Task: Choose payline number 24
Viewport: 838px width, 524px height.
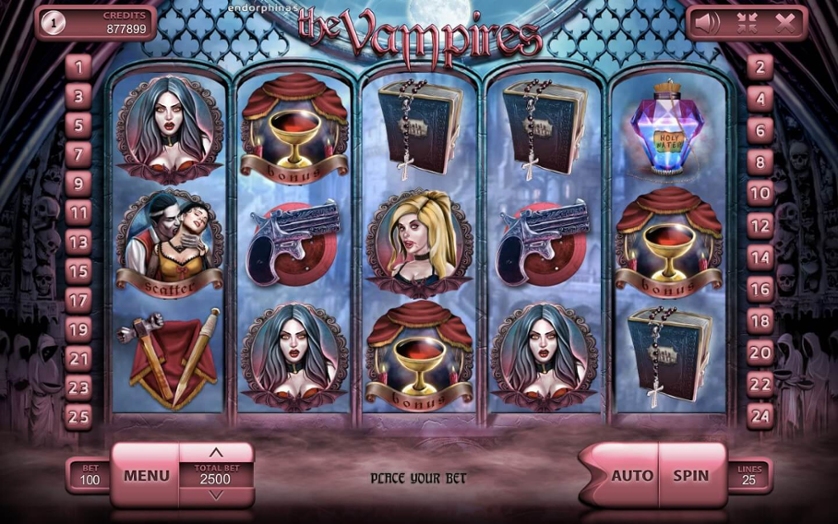Action: coord(761,416)
